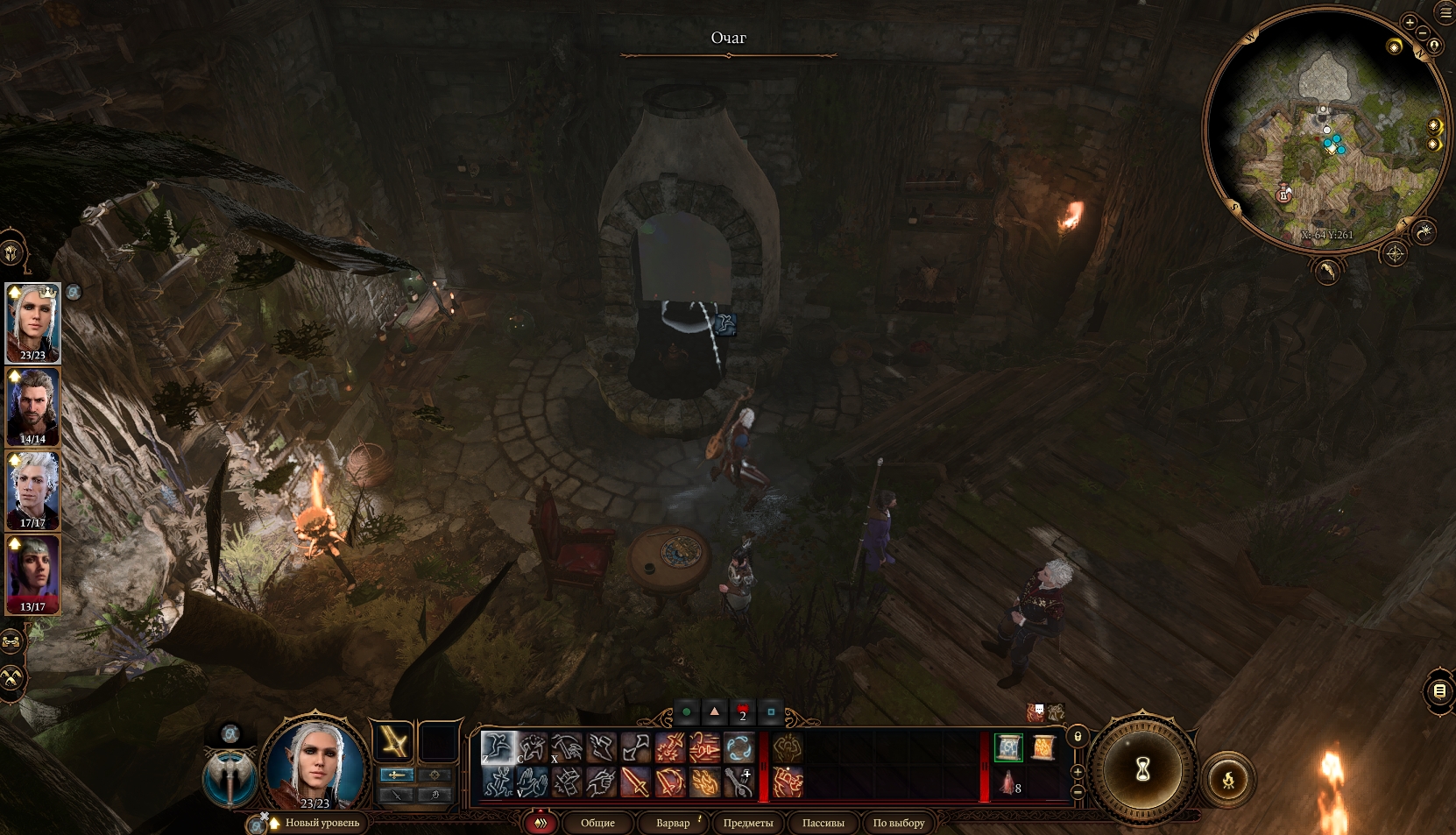Switch to the 'Общие' hotbar tab
This screenshot has height=835, width=1456.
[597, 823]
